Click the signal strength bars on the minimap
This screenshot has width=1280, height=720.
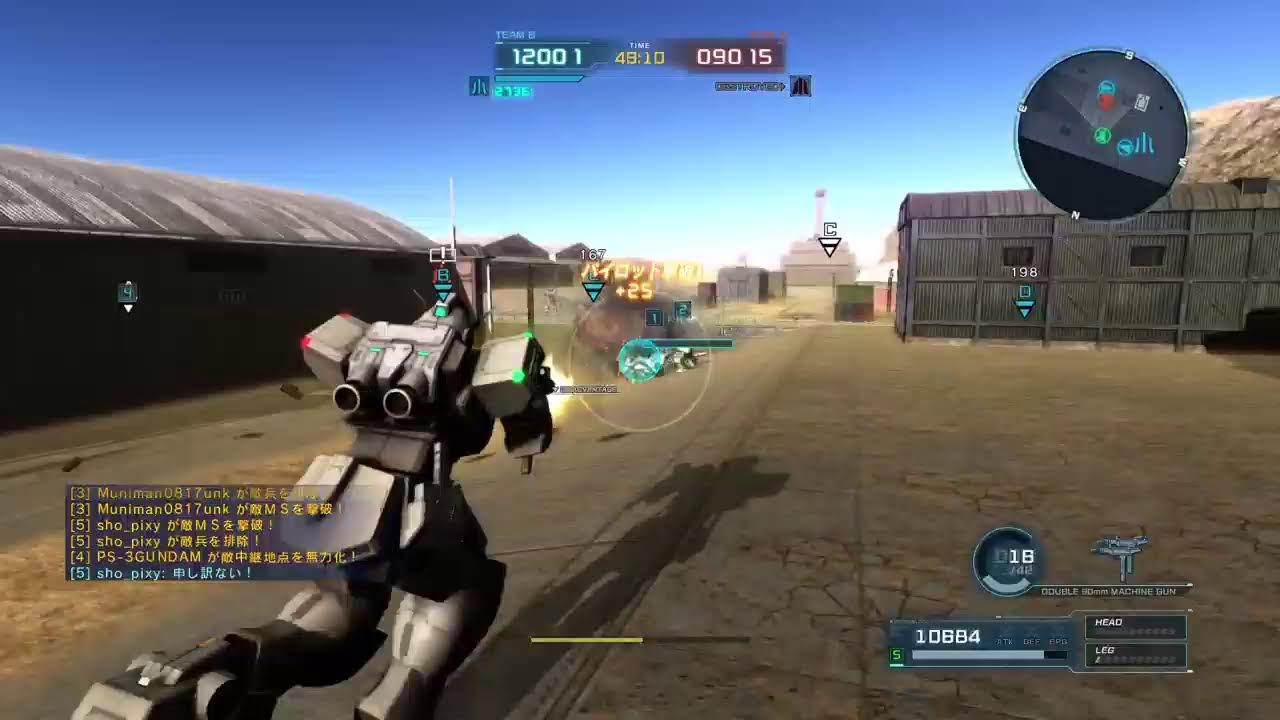pyautogui.click(x=1143, y=143)
